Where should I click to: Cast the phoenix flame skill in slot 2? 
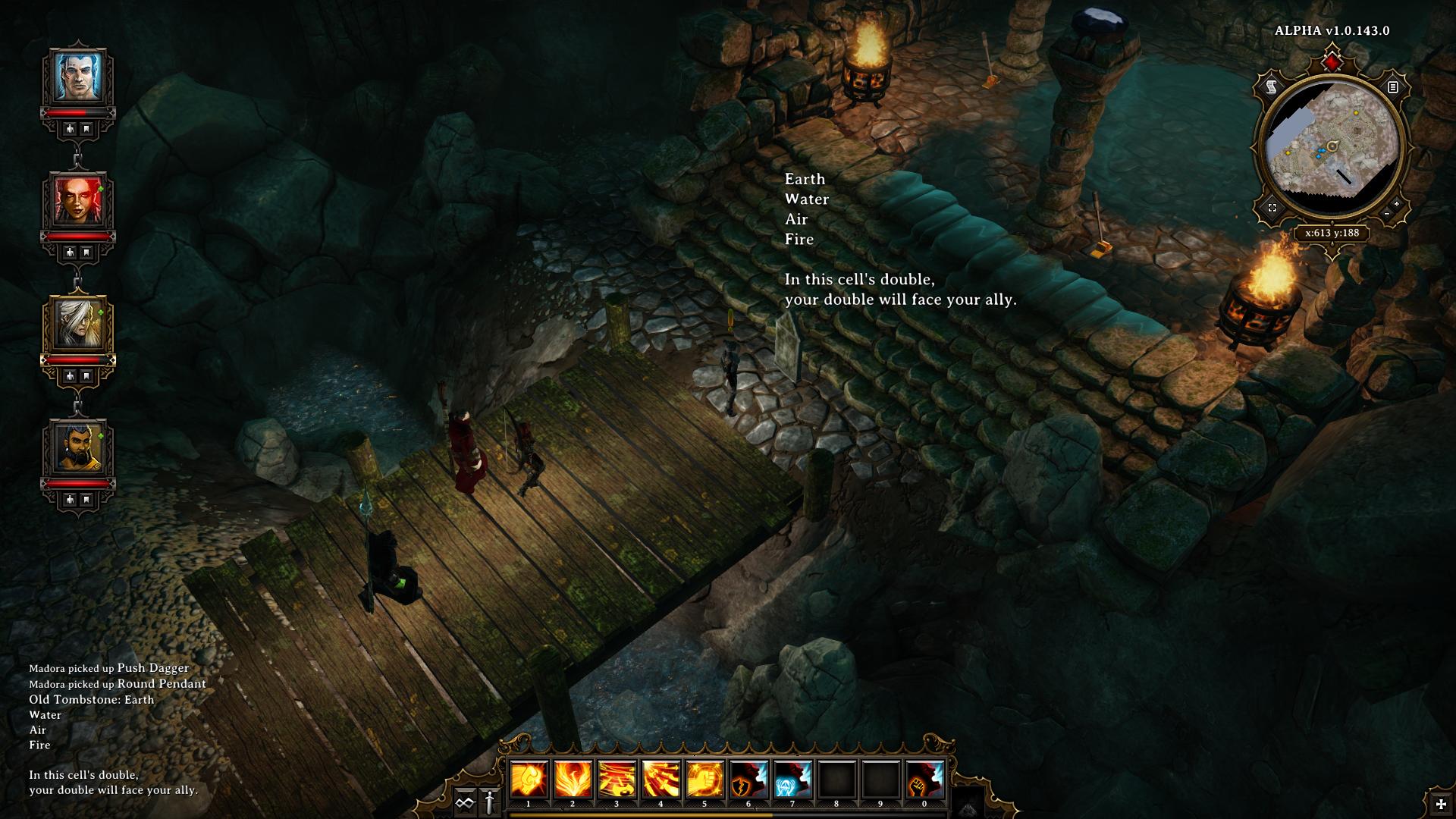(573, 780)
